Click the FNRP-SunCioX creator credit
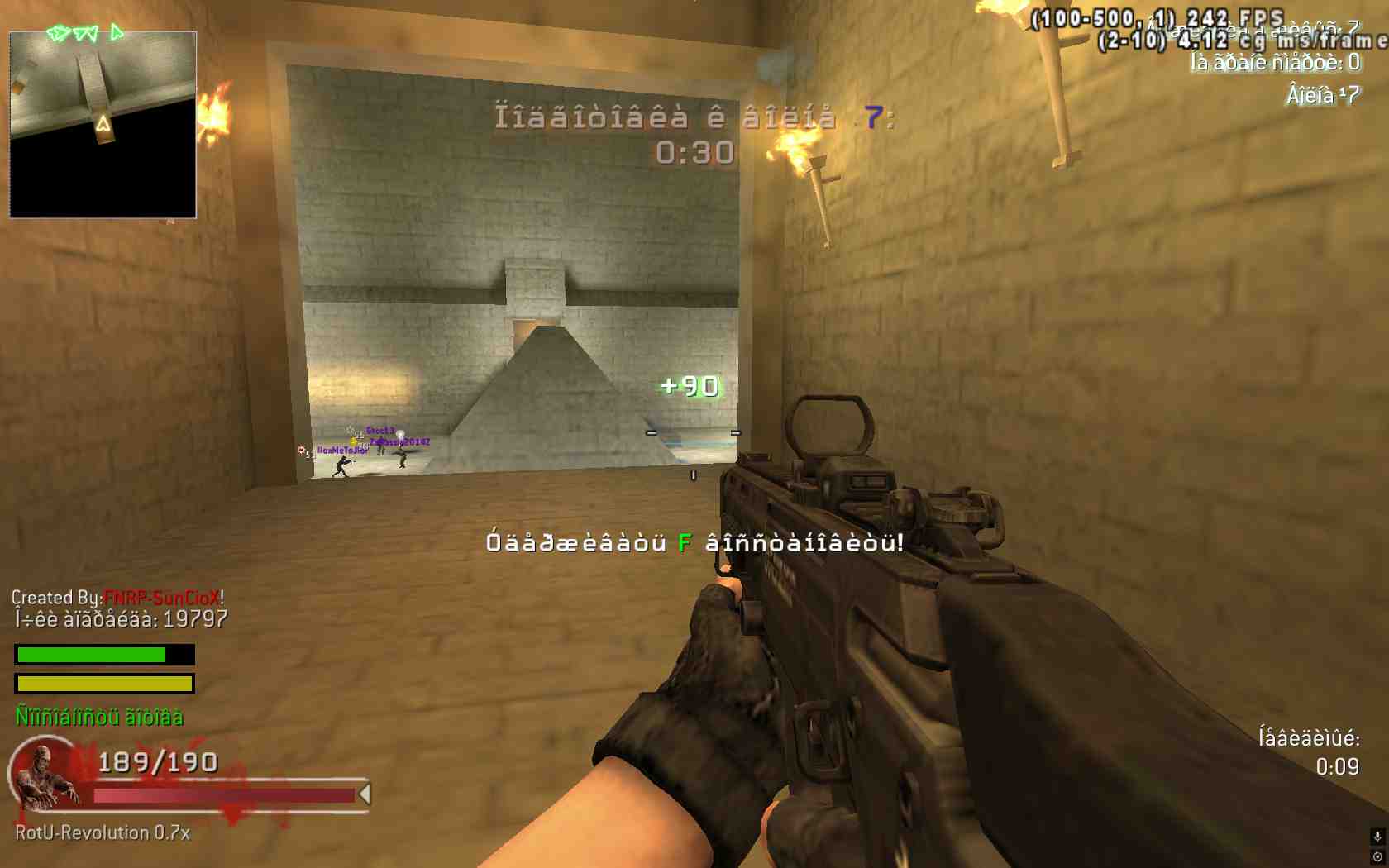Viewport: 1389px width, 868px height. point(163,596)
